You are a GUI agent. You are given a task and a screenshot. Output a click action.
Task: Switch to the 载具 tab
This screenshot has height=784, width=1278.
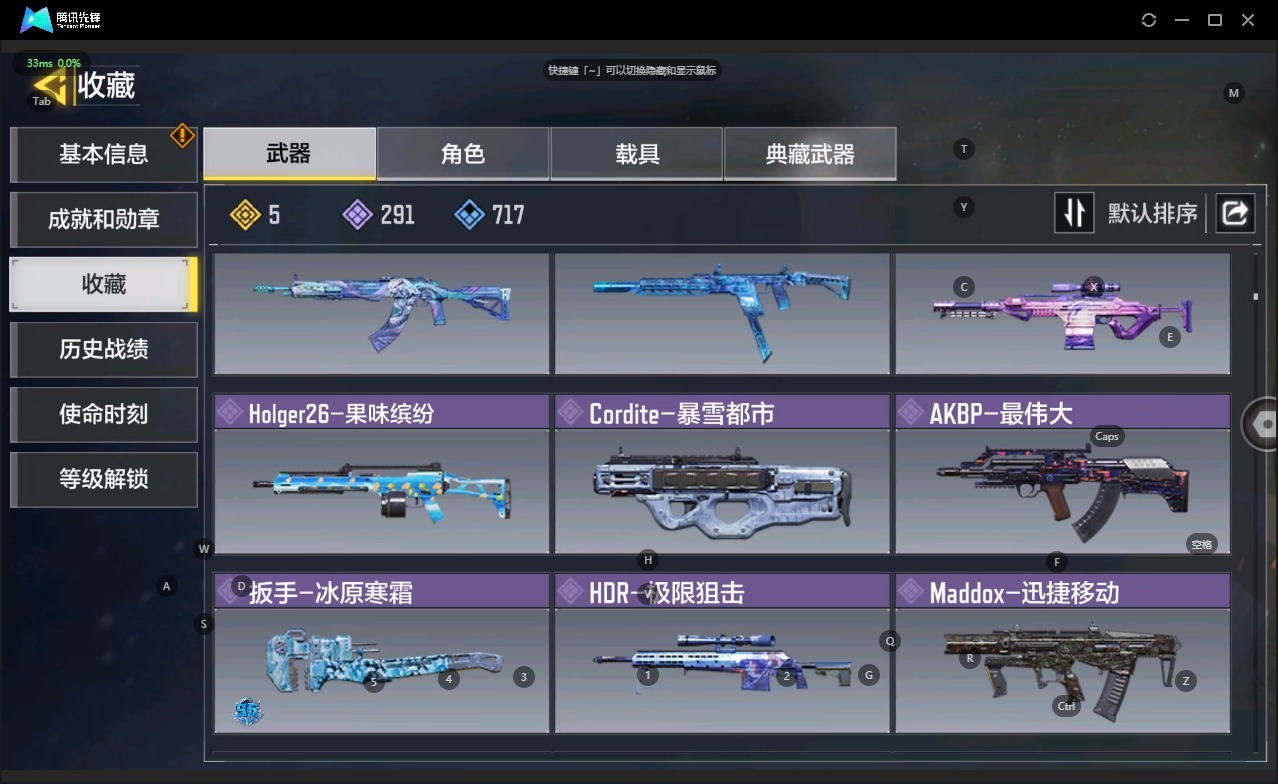(x=637, y=153)
